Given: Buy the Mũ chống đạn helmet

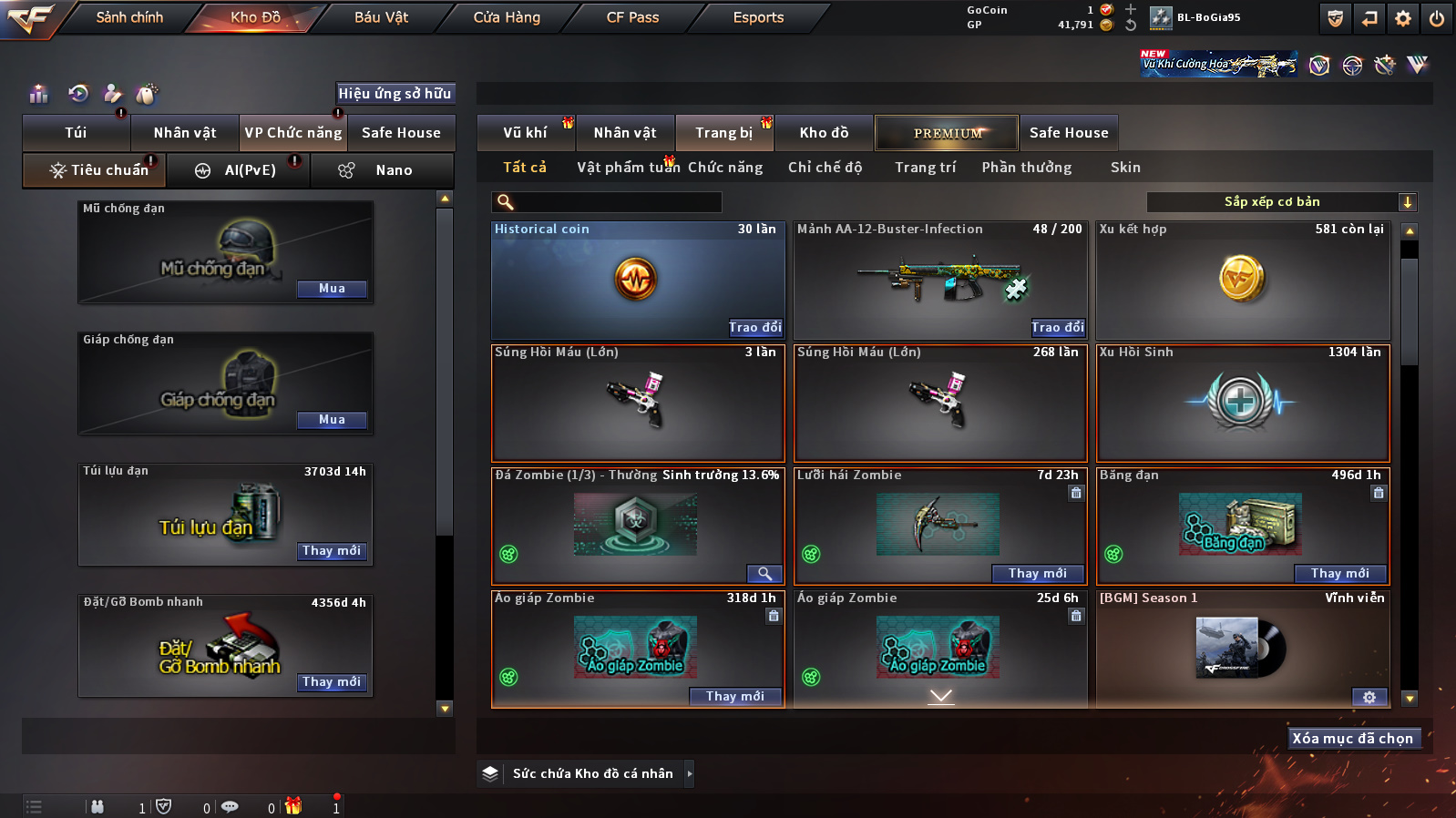Looking at the screenshot, I should (x=332, y=289).
